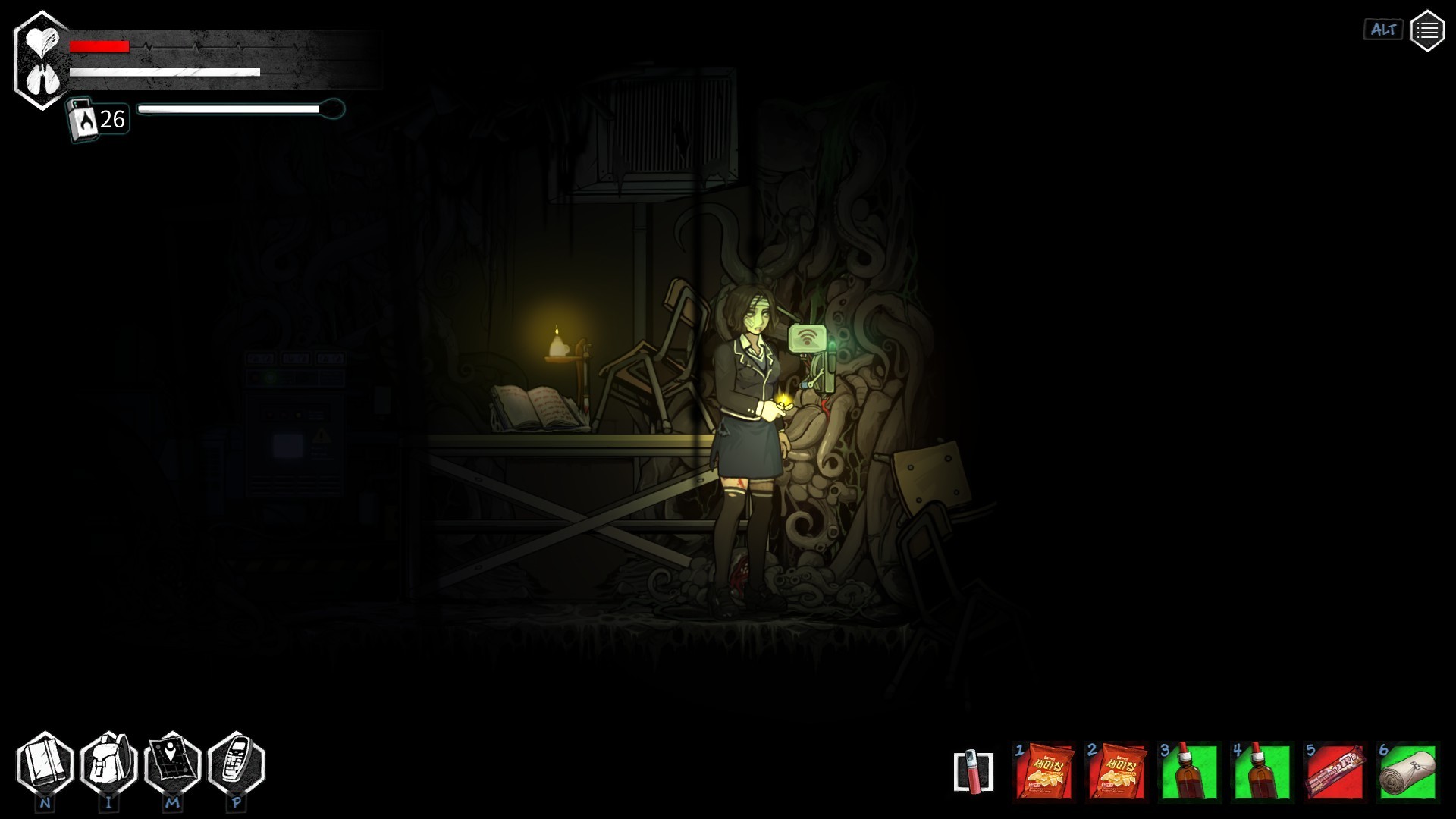The image size is (1456, 819).
Task: Select the chips bag numbered 1
Action: click(1043, 770)
